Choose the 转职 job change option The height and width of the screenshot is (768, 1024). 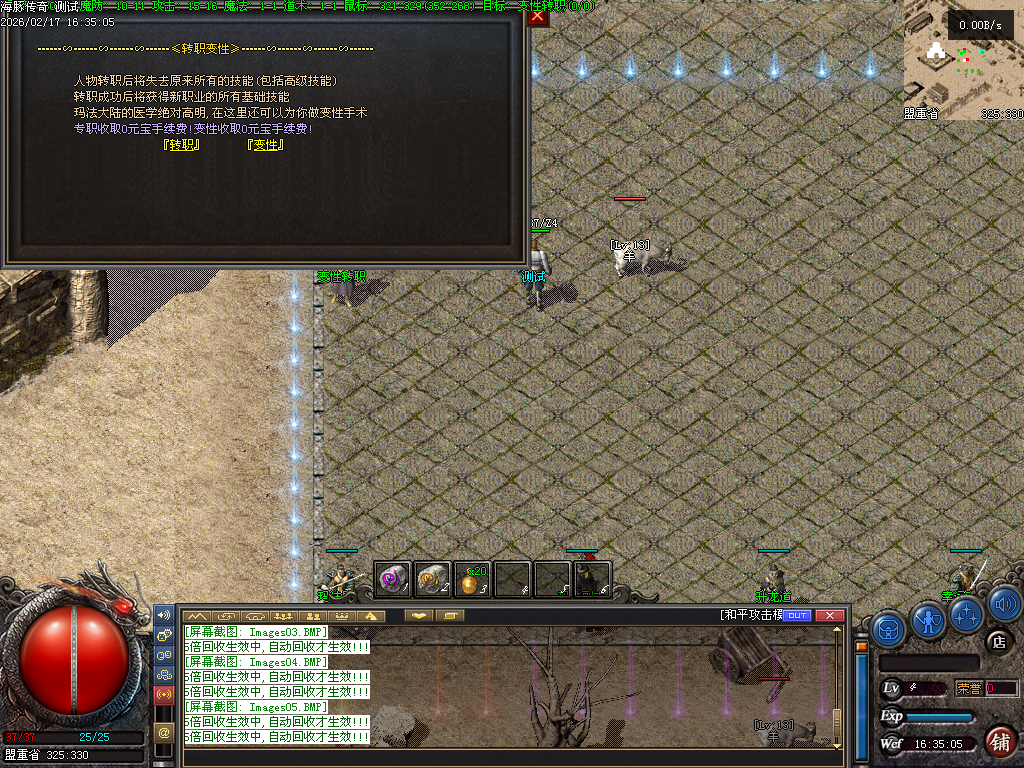[181, 145]
